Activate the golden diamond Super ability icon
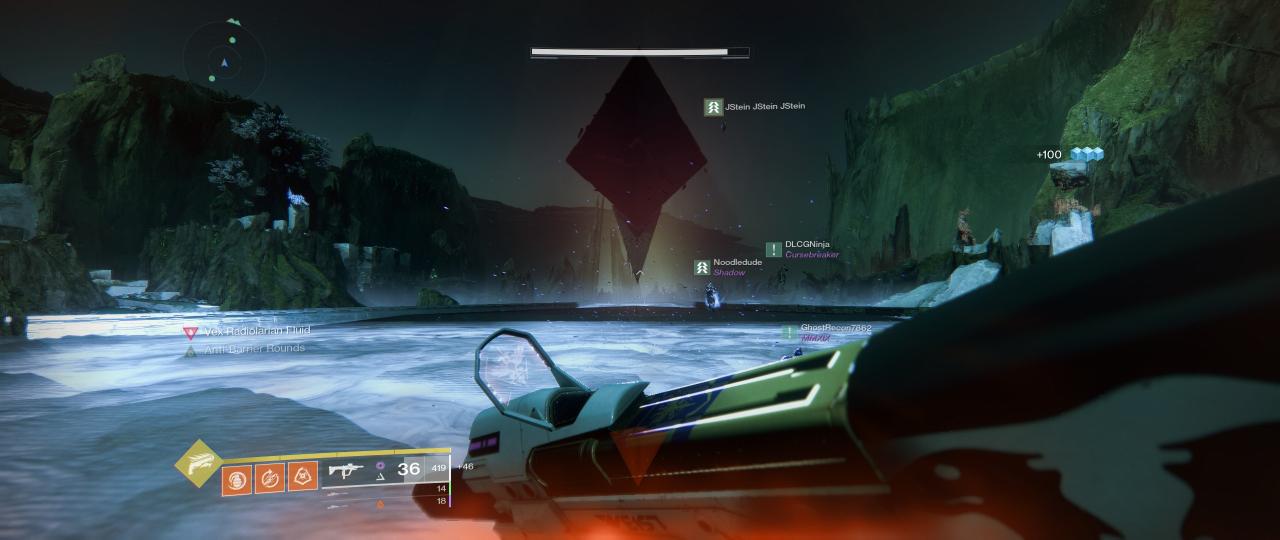Viewport: 1280px width, 540px height. 197,462
